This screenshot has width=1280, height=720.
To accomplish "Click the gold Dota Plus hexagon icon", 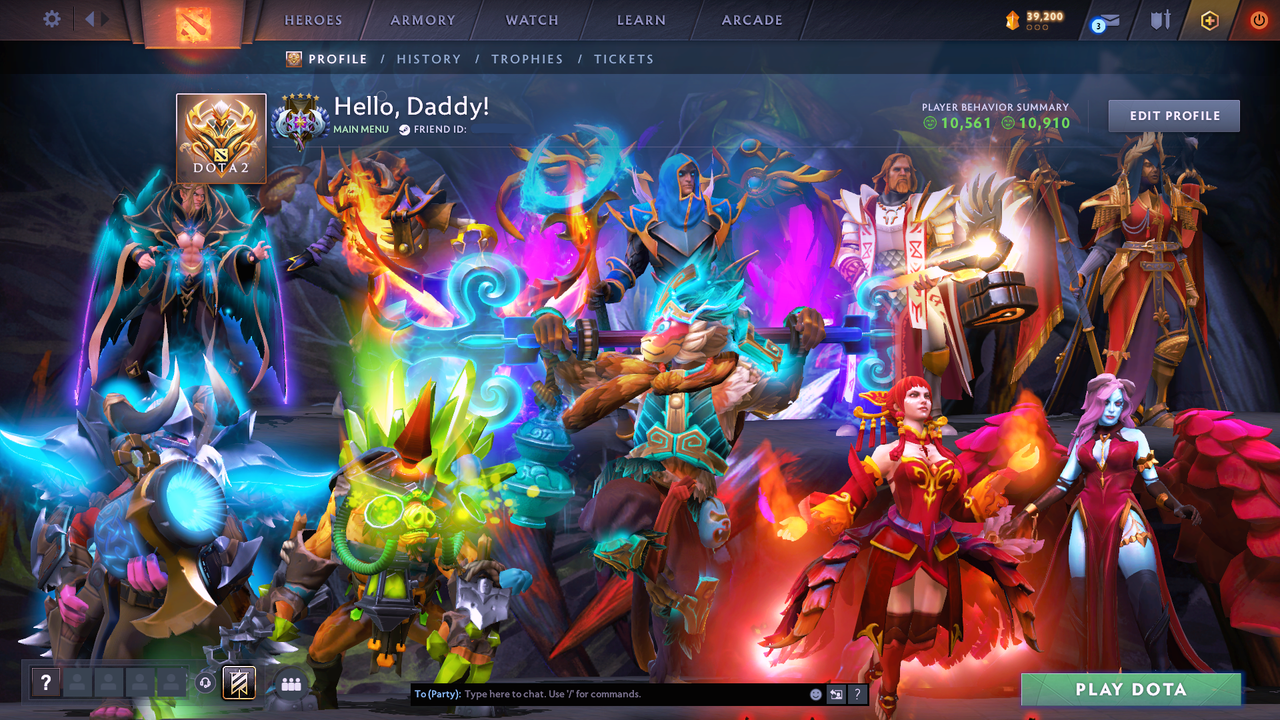I will click(x=1210, y=19).
